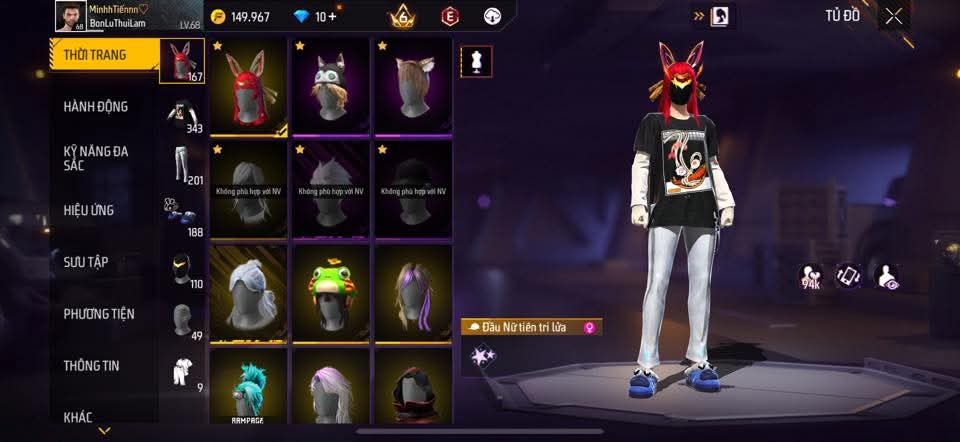Open the Hành Động category

pos(96,107)
